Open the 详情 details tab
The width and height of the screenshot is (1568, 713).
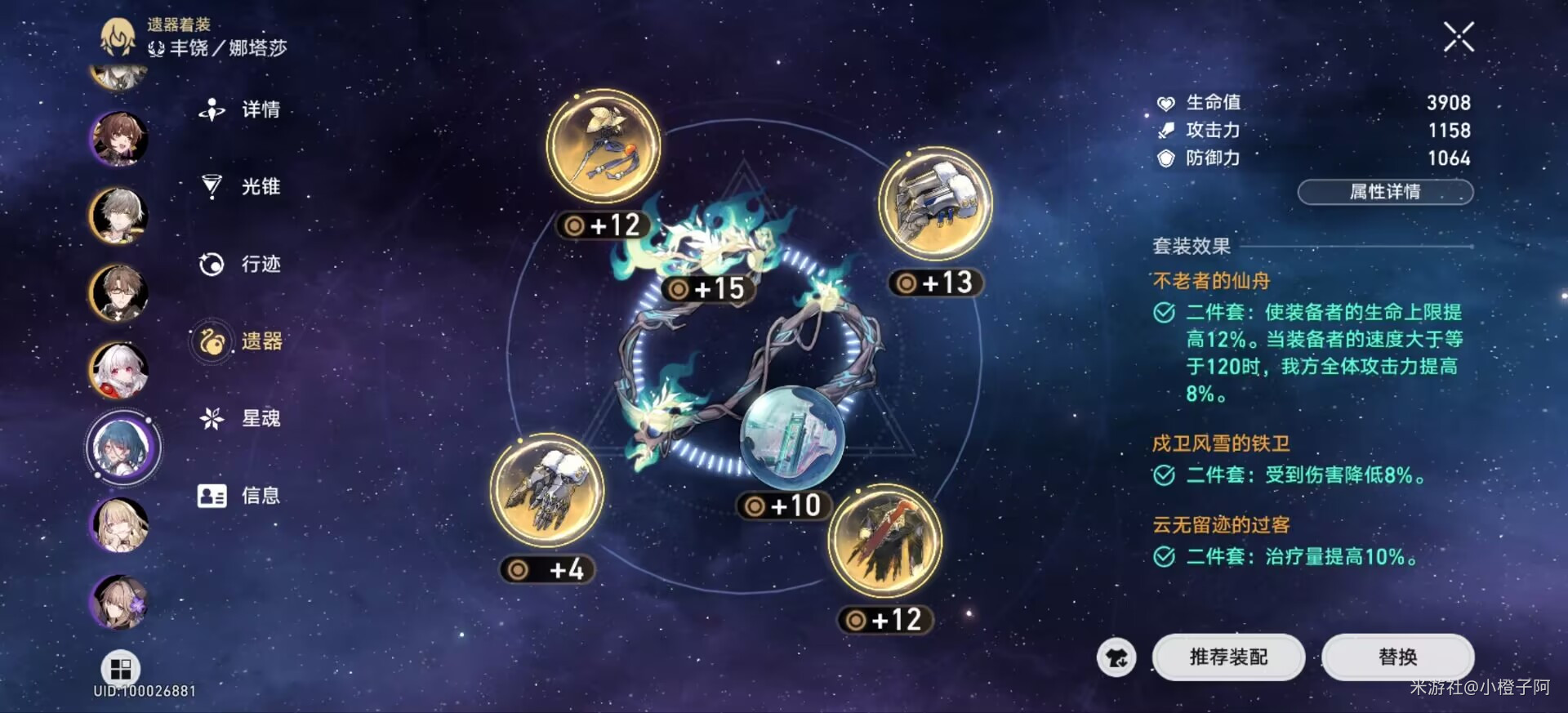(x=242, y=109)
